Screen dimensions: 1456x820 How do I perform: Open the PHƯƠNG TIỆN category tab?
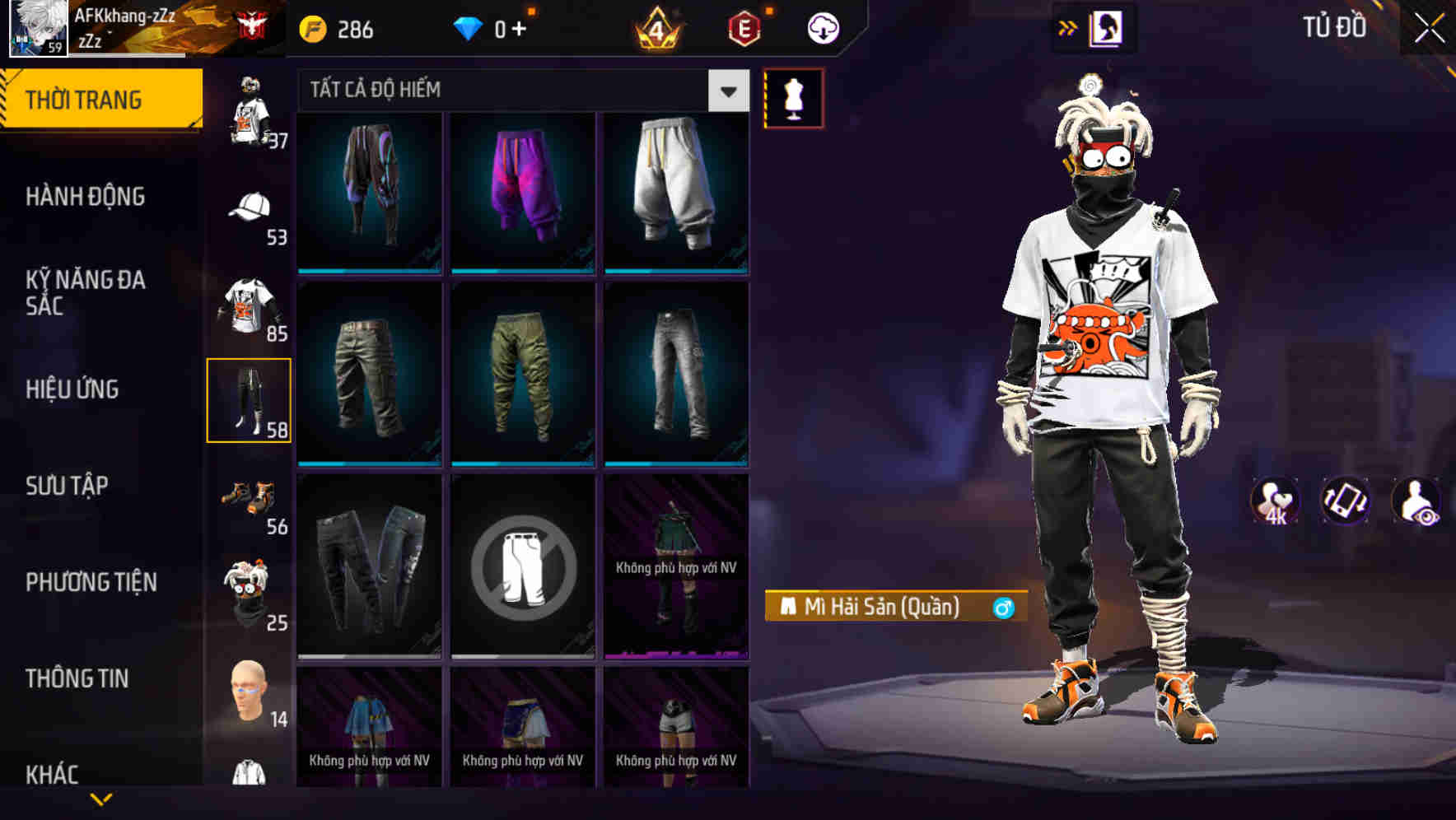click(x=91, y=582)
